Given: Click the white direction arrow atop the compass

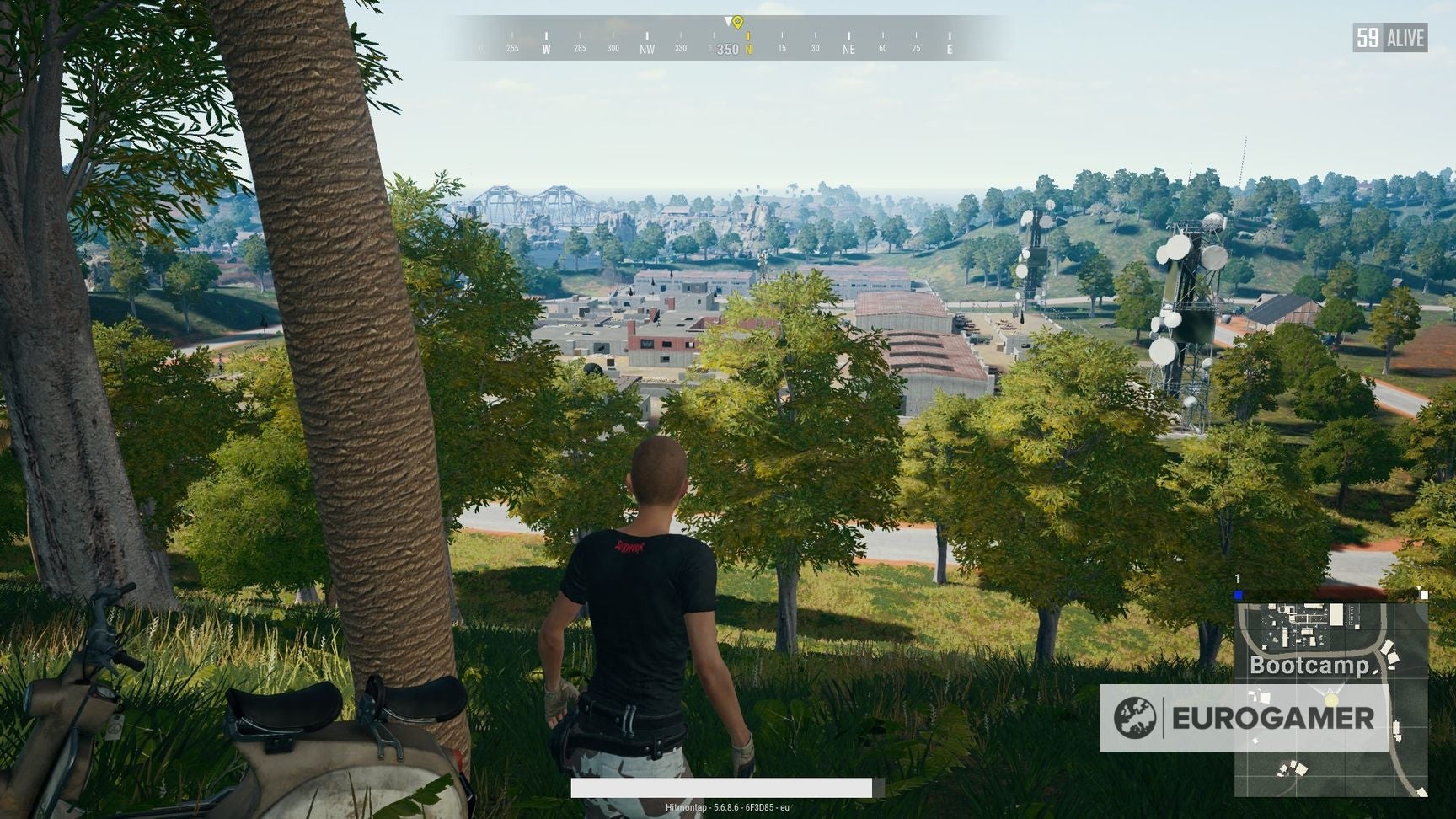Looking at the screenshot, I should pos(727,20).
